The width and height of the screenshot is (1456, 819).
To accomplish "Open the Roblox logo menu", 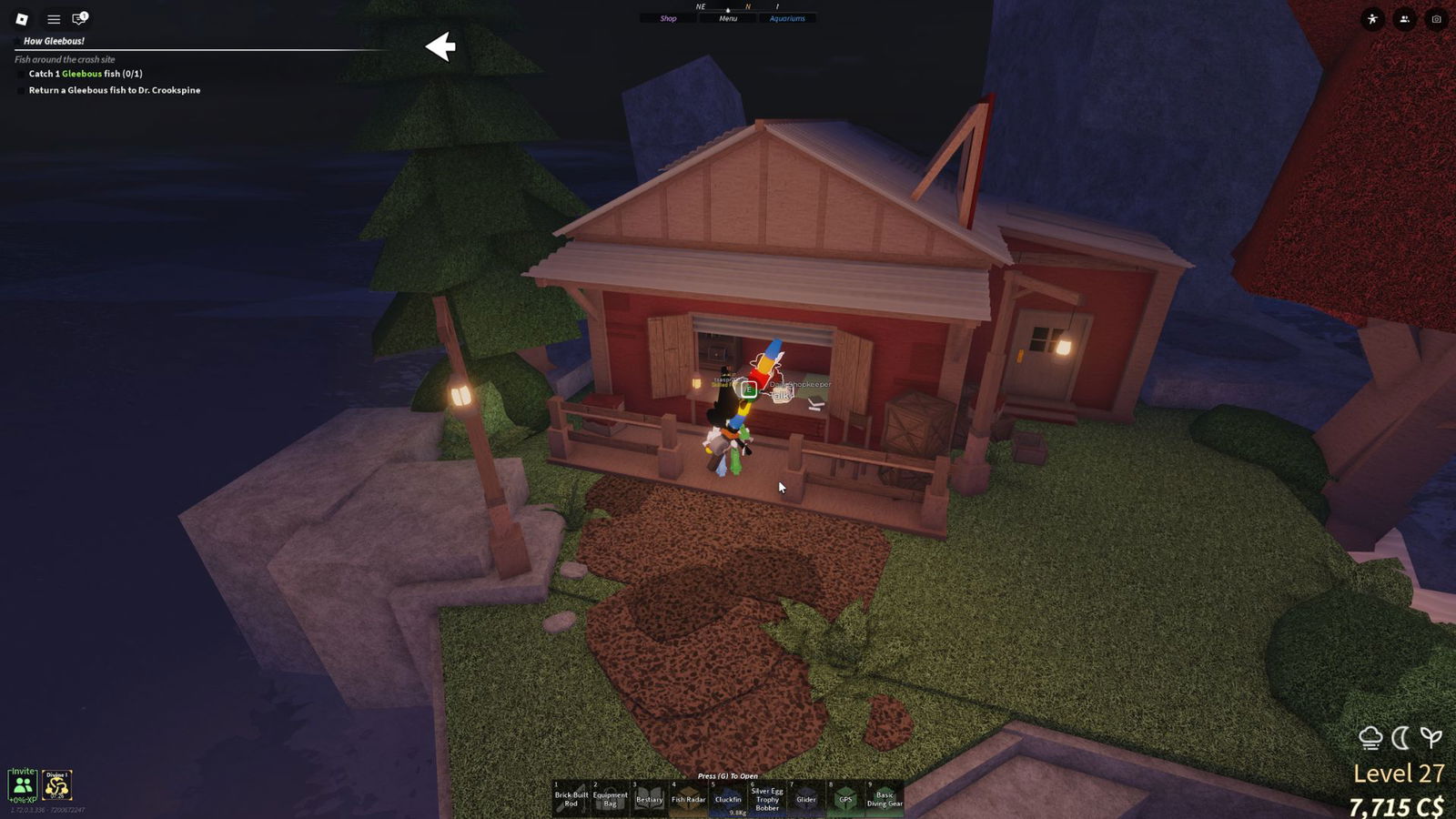I will [x=22, y=18].
